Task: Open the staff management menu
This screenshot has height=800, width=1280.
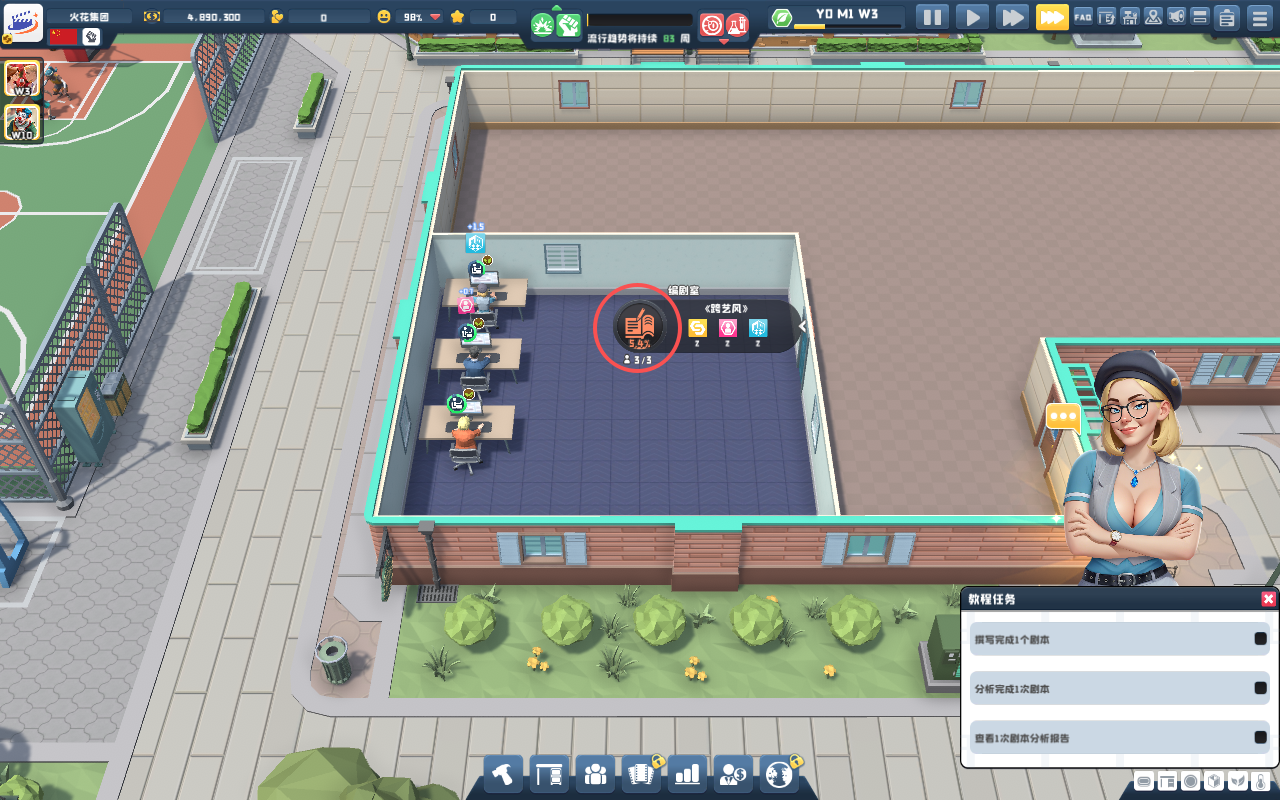Action: click(x=595, y=773)
